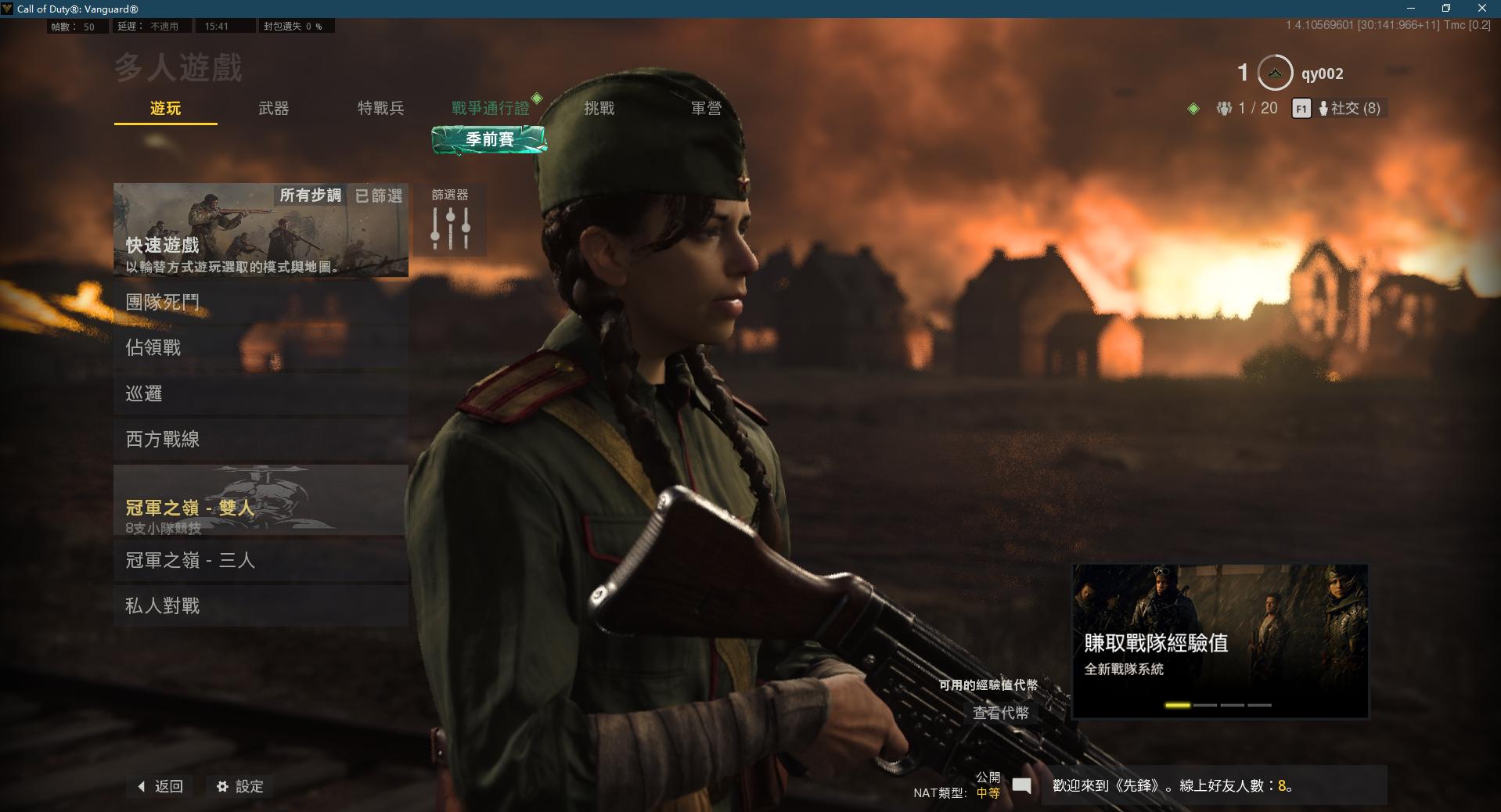The image size is (1501, 812).
Task: Click the green diamond status icon
Action: [1195, 109]
